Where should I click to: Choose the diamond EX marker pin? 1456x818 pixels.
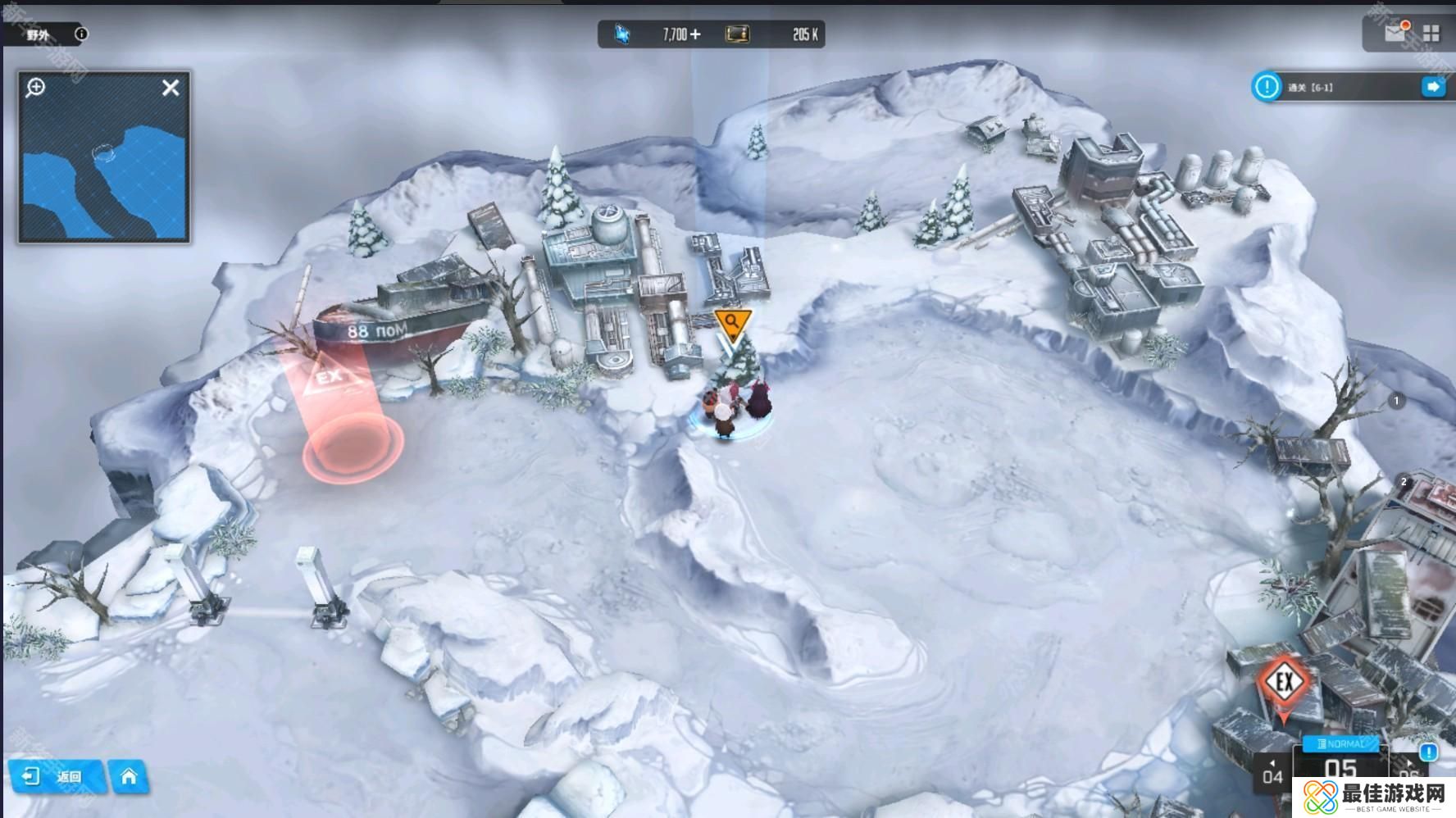(1284, 684)
